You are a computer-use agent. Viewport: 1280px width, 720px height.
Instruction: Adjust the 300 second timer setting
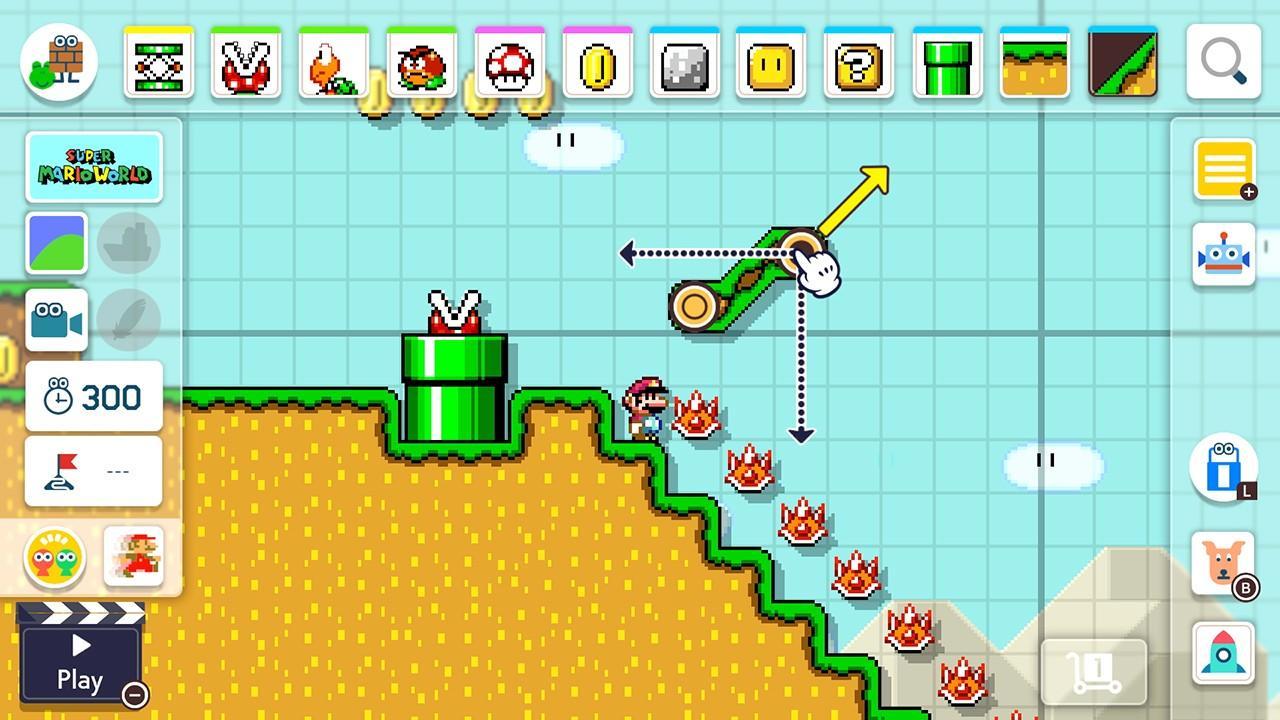coord(93,397)
